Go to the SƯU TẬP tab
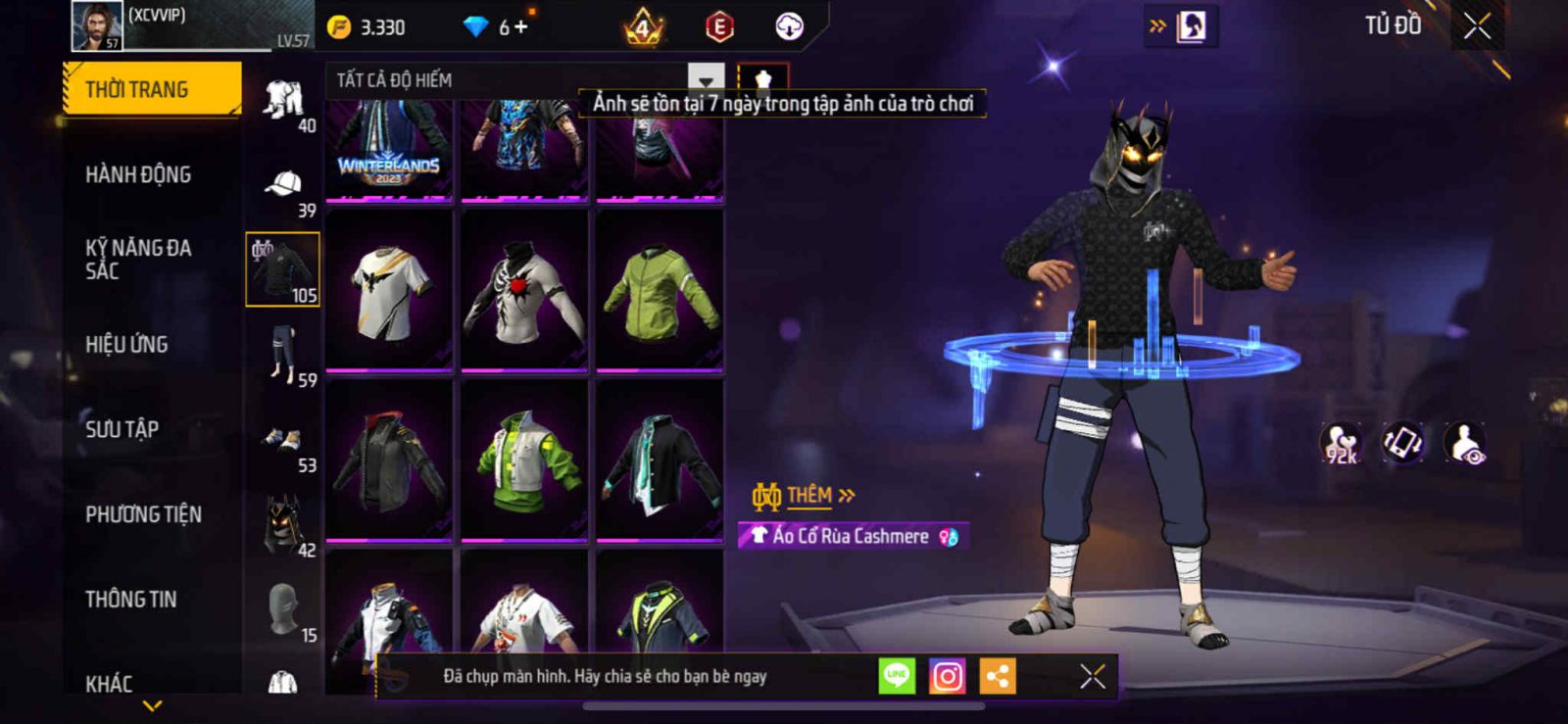 coord(122,429)
